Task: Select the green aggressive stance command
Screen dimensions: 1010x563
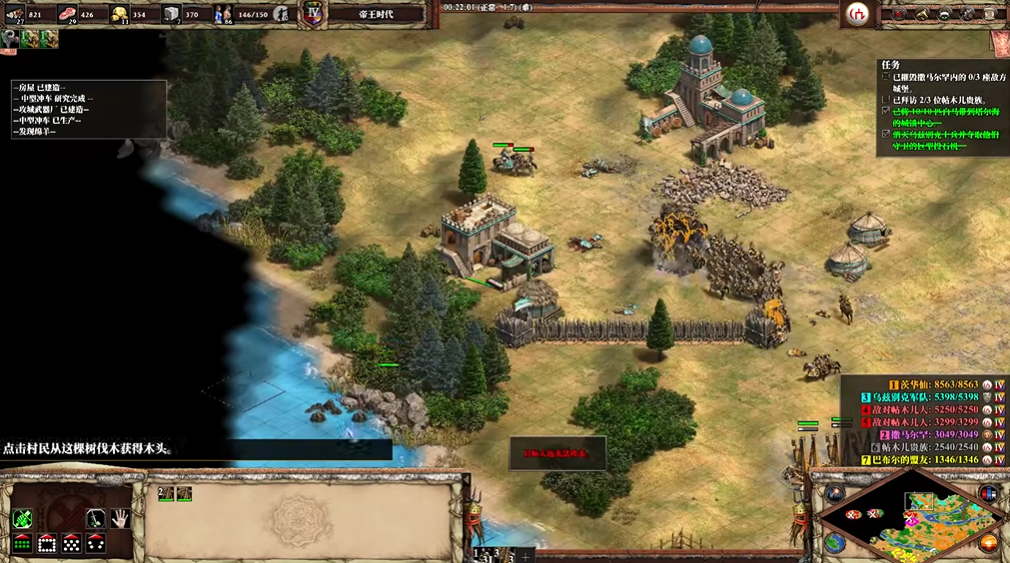Action: (x=22, y=518)
